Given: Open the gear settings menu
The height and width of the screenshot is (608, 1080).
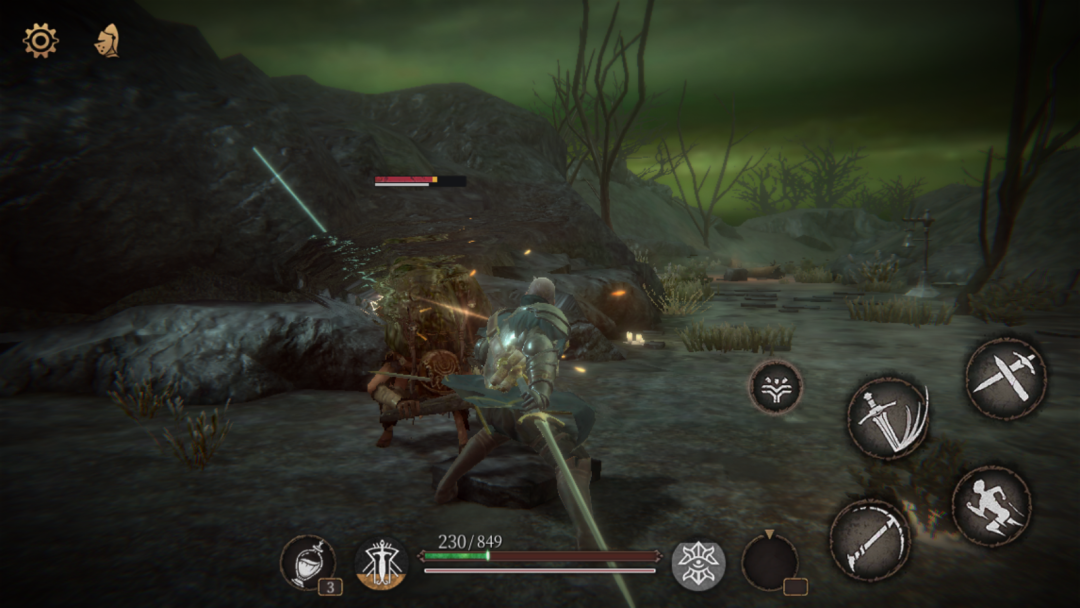Looking at the screenshot, I should coord(41,41).
